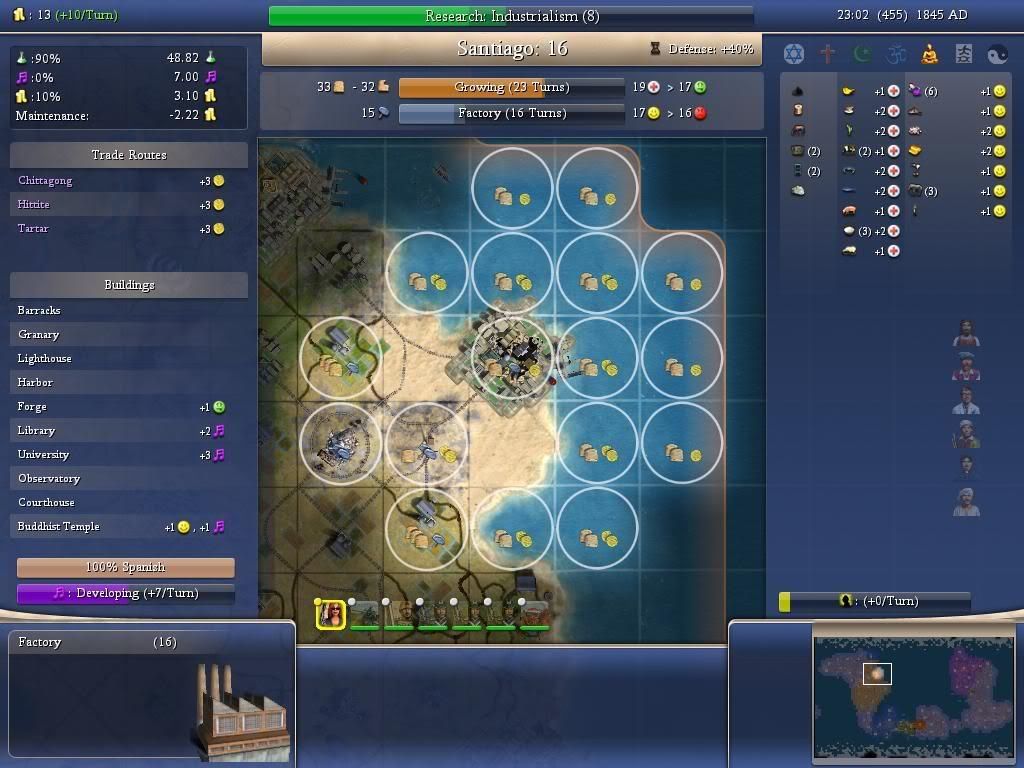Choose the Star of David Judaism icon
Screen dimensions: 1024x768
(x=794, y=53)
